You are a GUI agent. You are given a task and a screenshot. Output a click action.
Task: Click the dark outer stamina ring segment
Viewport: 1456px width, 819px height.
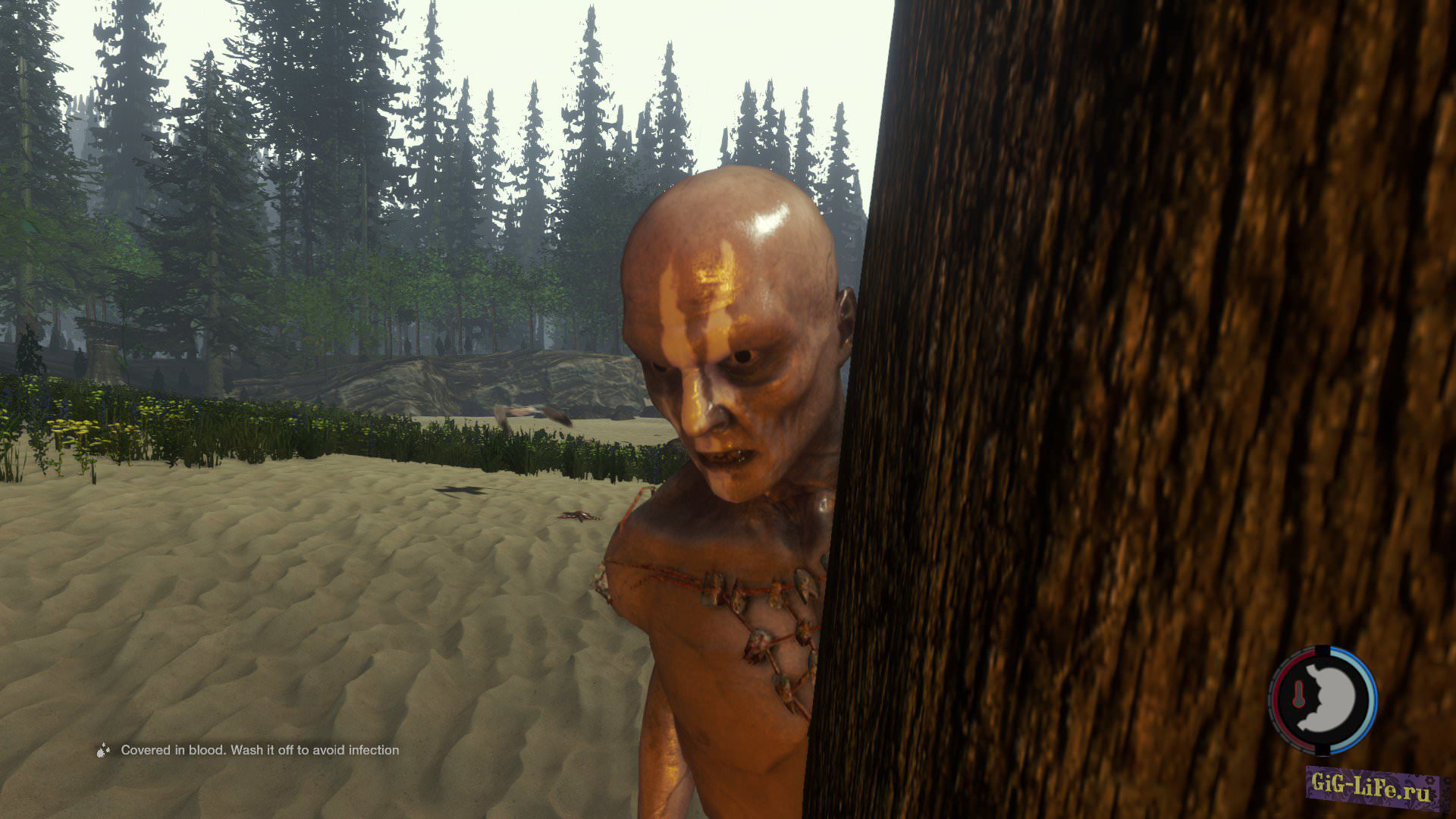pos(1322,649)
